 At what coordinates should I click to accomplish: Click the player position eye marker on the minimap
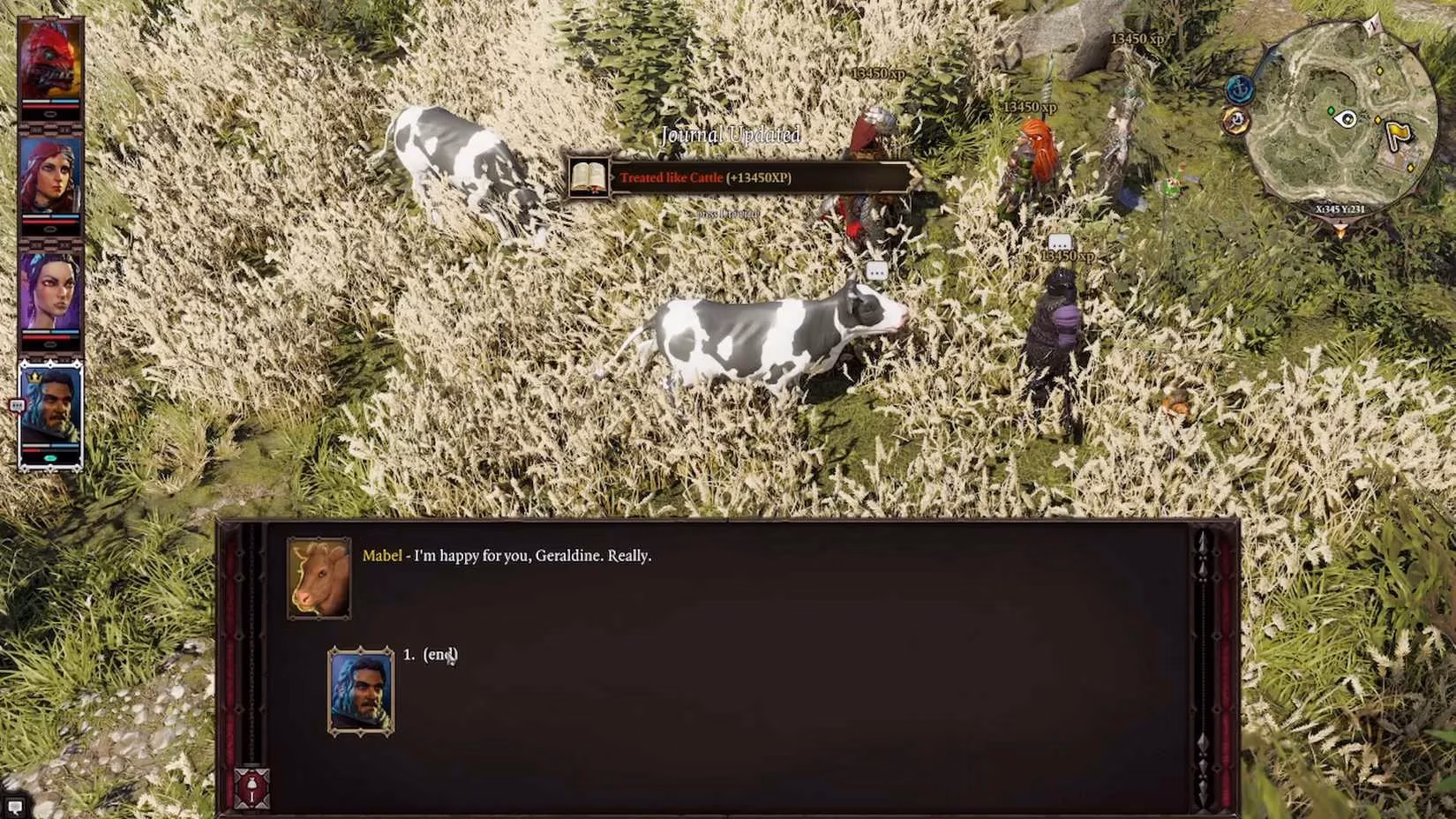[1347, 118]
